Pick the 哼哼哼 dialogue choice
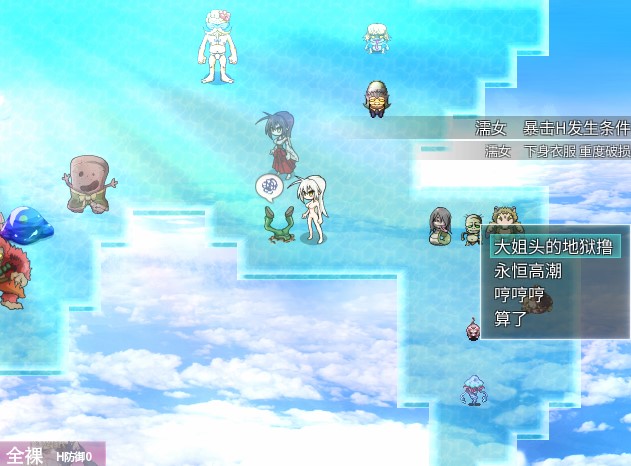This screenshot has height=466, width=631. point(518,295)
